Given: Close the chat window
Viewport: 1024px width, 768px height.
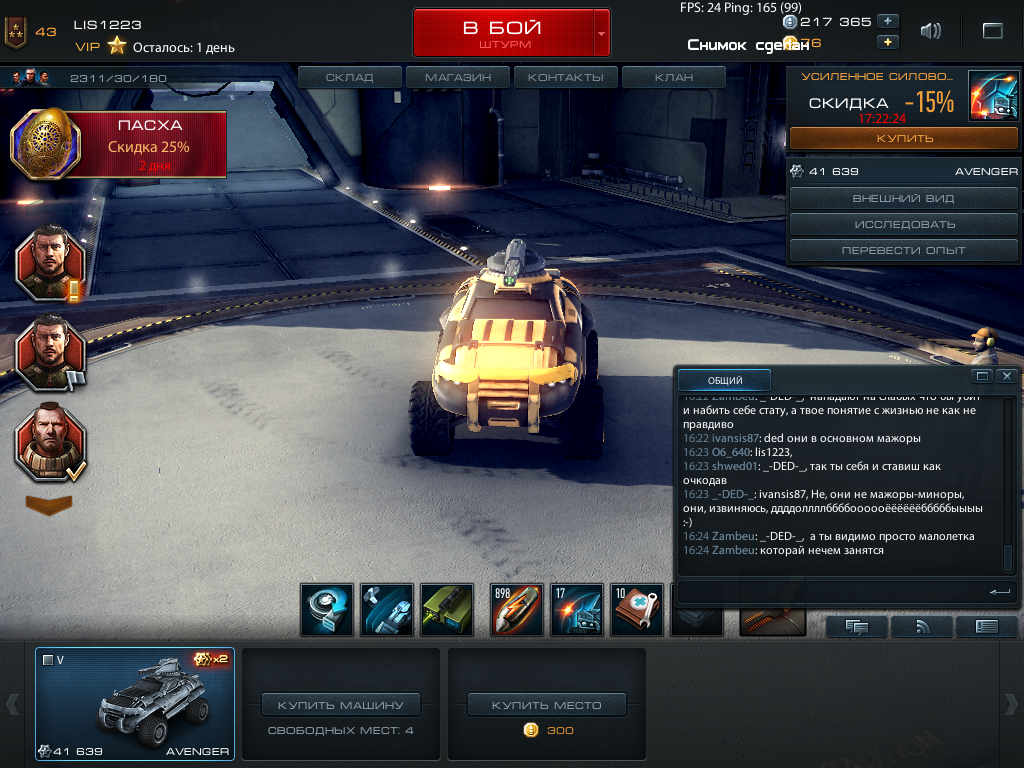Looking at the screenshot, I should click(x=1007, y=376).
